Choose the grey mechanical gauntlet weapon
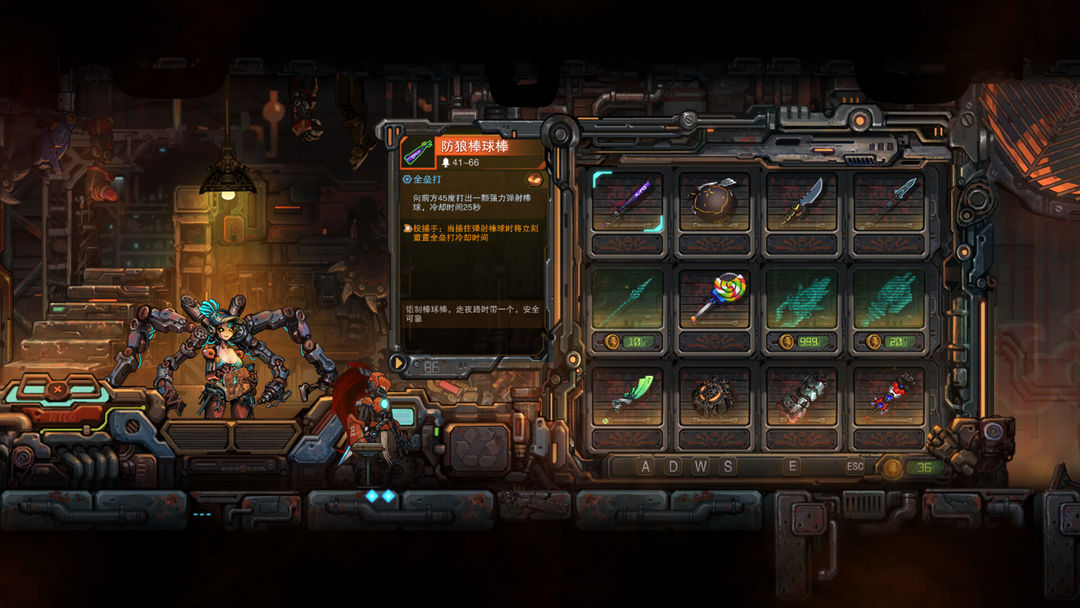This screenshot has width=1080, height=608. point(802,395)
